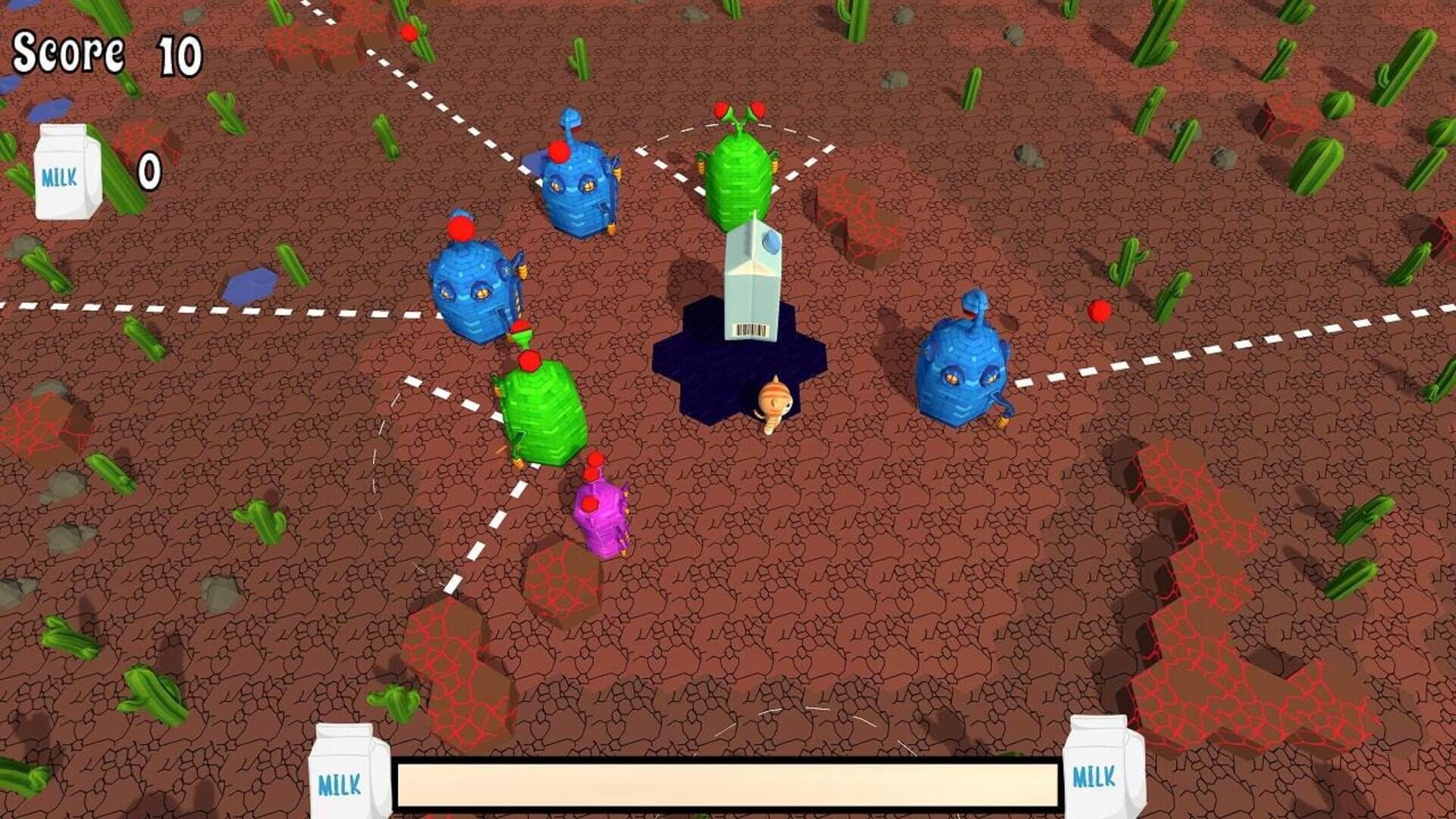The image size is (1456, 819).
Task: Click the tomato atop the left blue robot
Action: coord(463,227)
